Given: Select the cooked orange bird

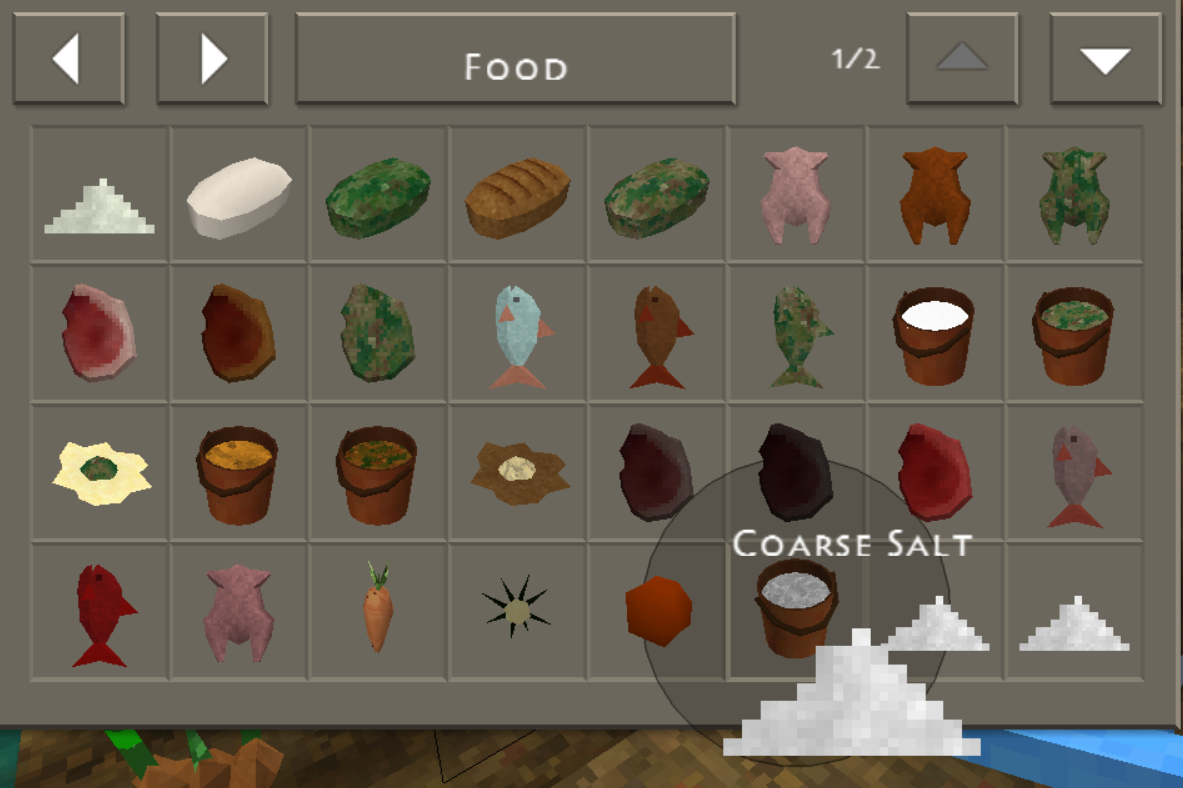Looking at the screenshot, I should click(935, 196).
